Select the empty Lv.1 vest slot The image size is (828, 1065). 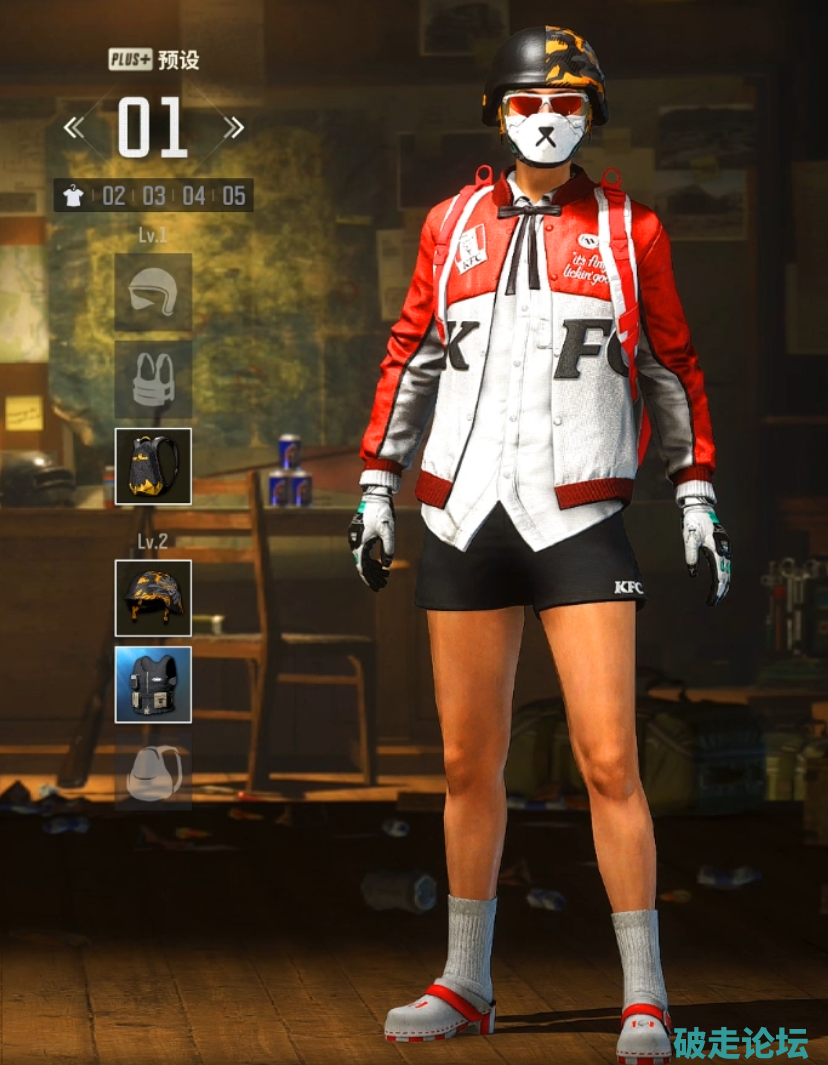click(153, 379)
